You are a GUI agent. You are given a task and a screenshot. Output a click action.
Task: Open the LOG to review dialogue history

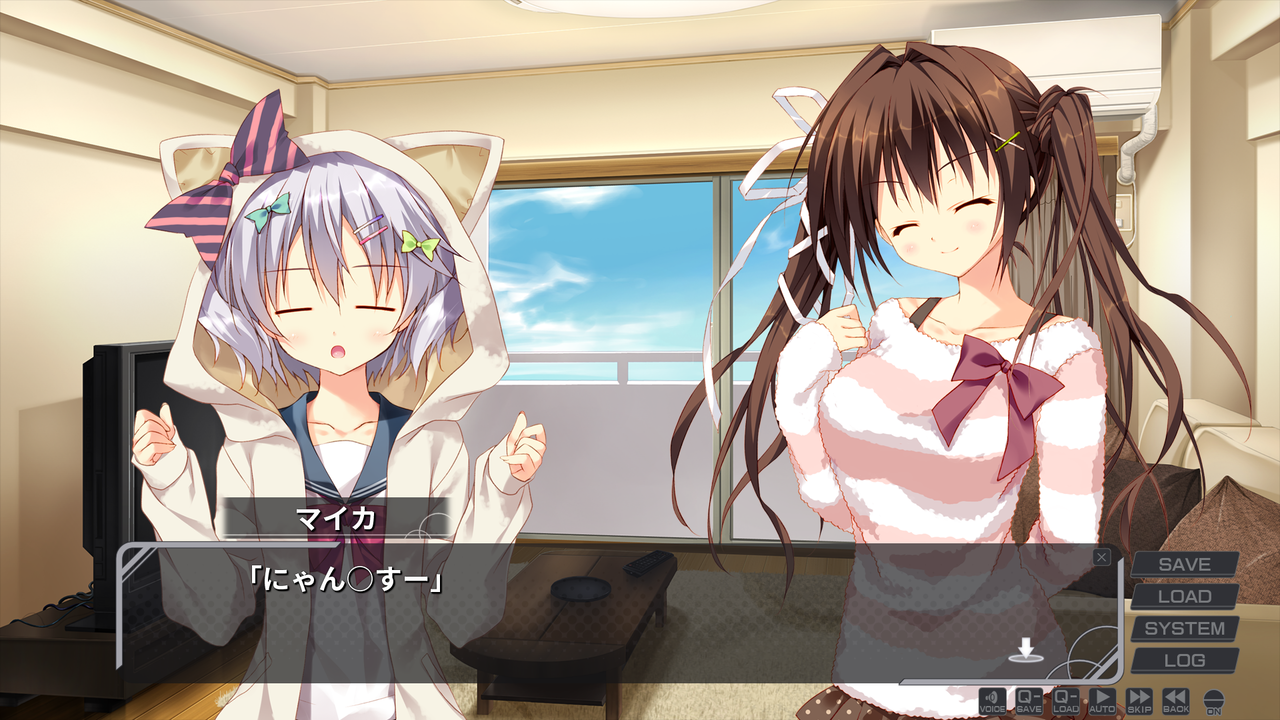[x=1186, y=660]
